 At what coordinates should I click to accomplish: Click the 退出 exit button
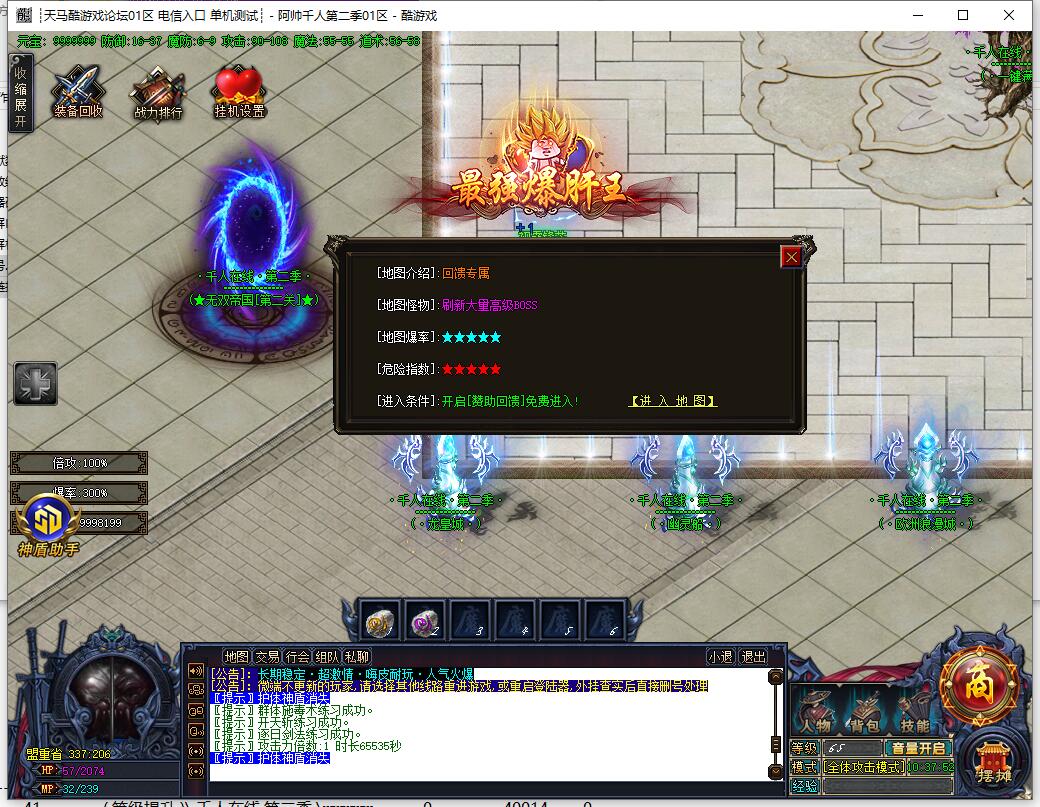(x=753, y=657)
